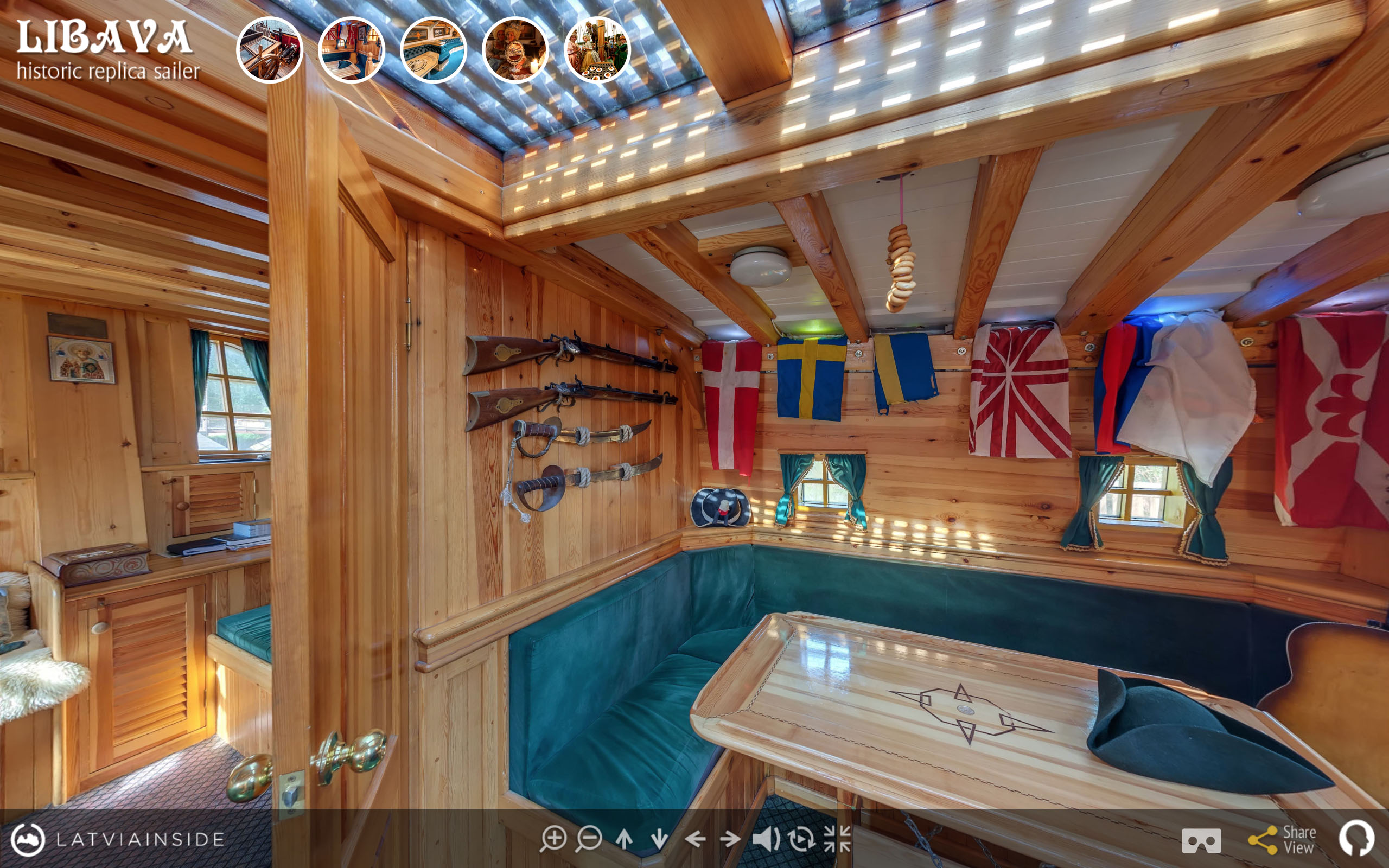Tilt the view up with the up arrow
The image size is (1389, 868).
[625, 839]
